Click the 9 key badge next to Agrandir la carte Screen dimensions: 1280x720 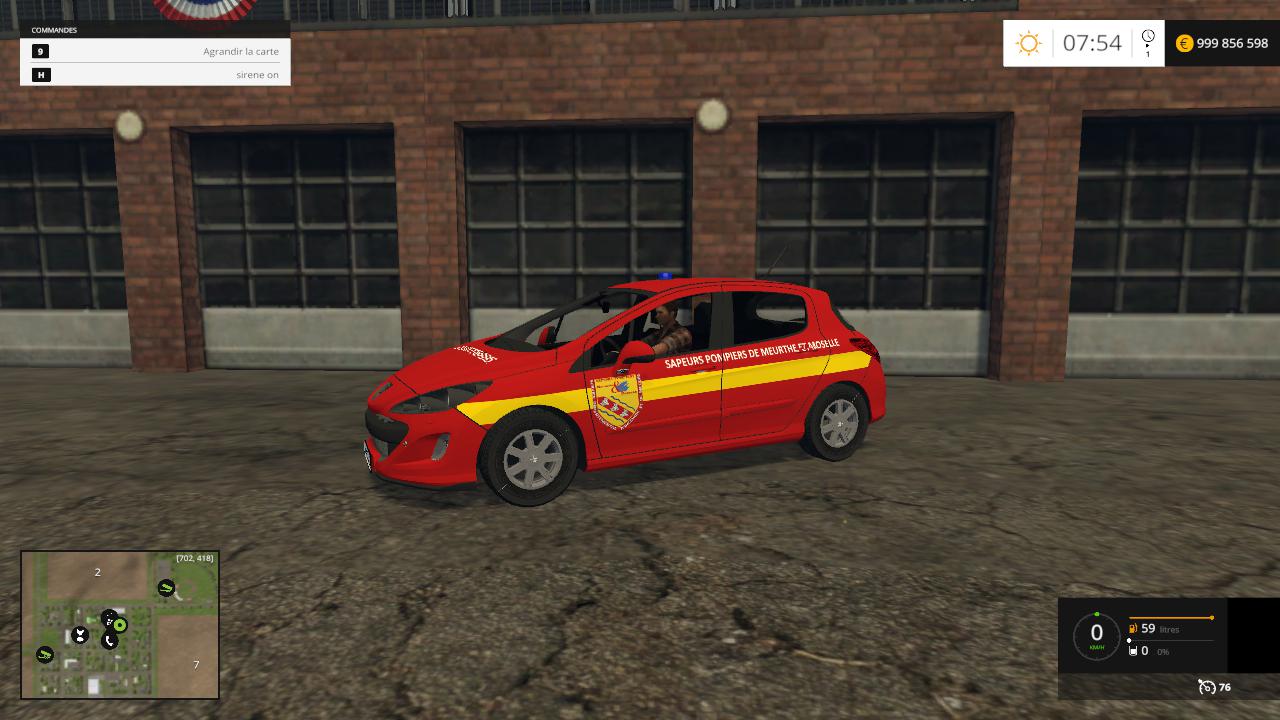click(x=40, y=51)
